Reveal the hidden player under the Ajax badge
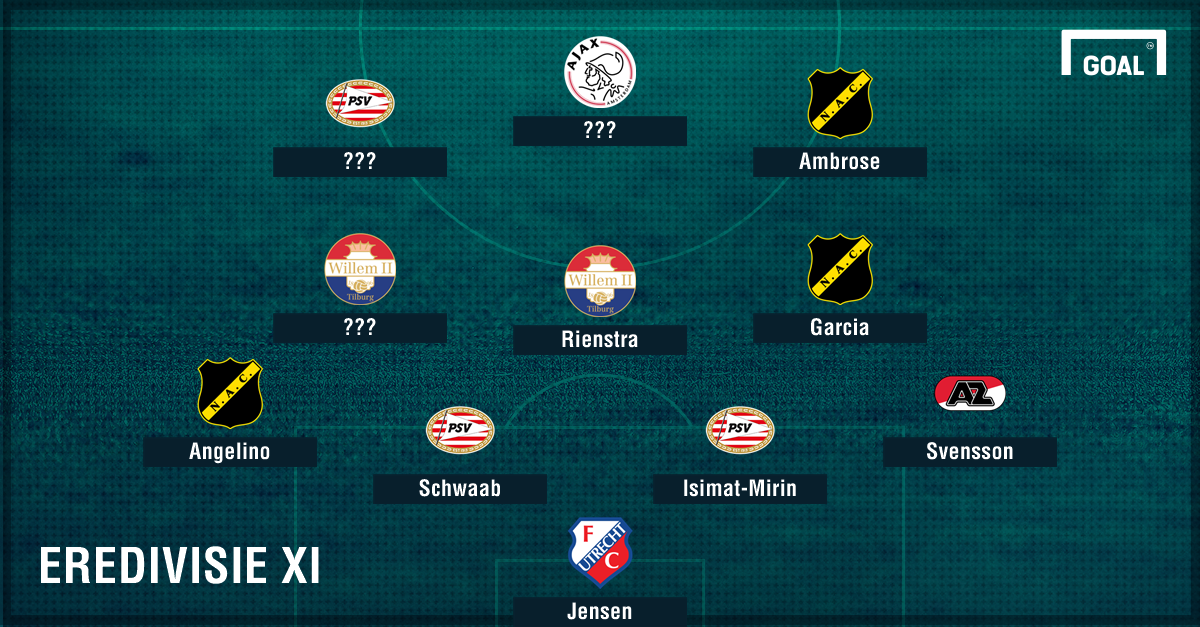The width and height of the screenshot is (1200, 627). pyautogui.click(x=599, y=131)
